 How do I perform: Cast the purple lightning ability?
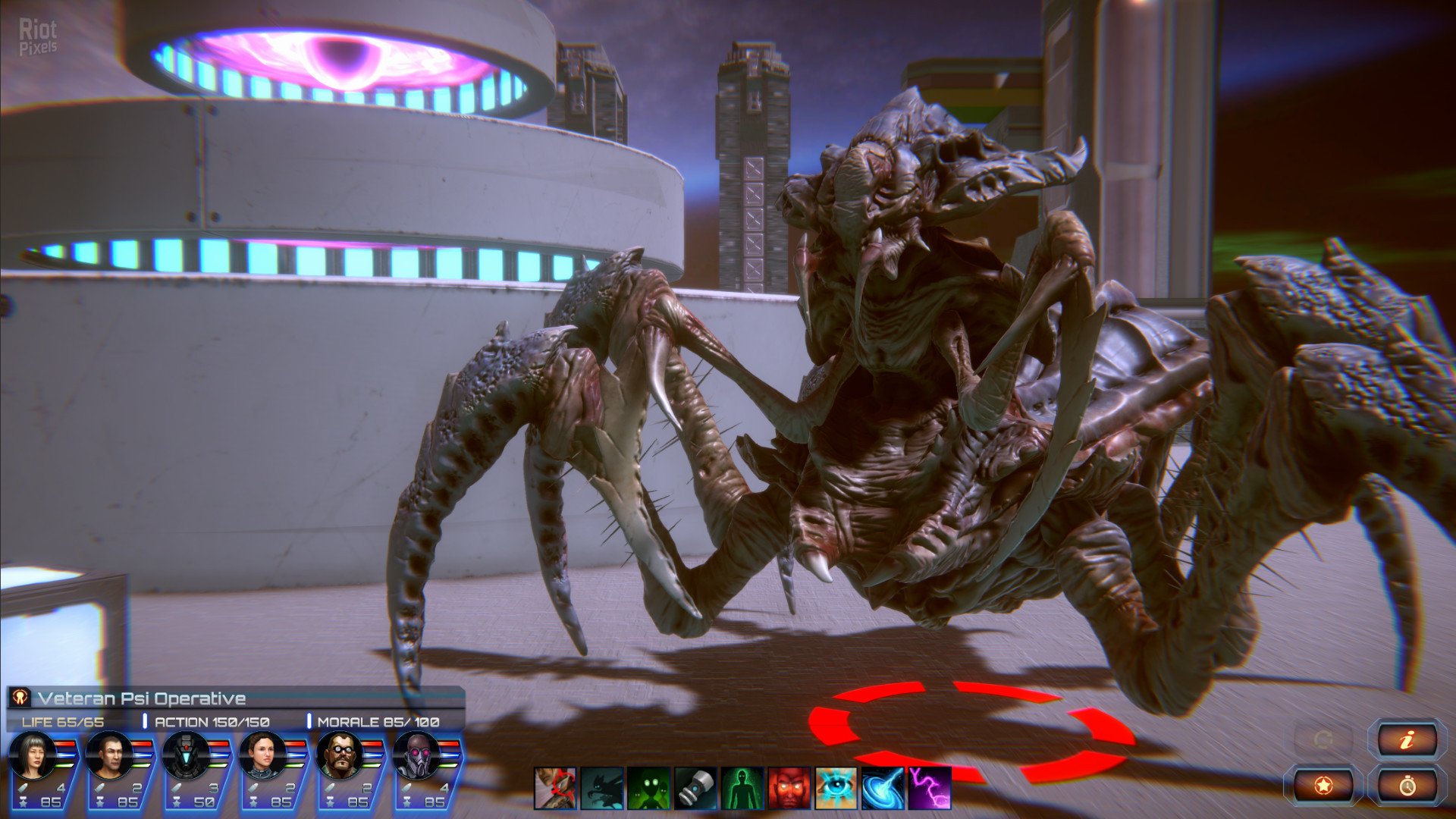(x=930, y=788)
